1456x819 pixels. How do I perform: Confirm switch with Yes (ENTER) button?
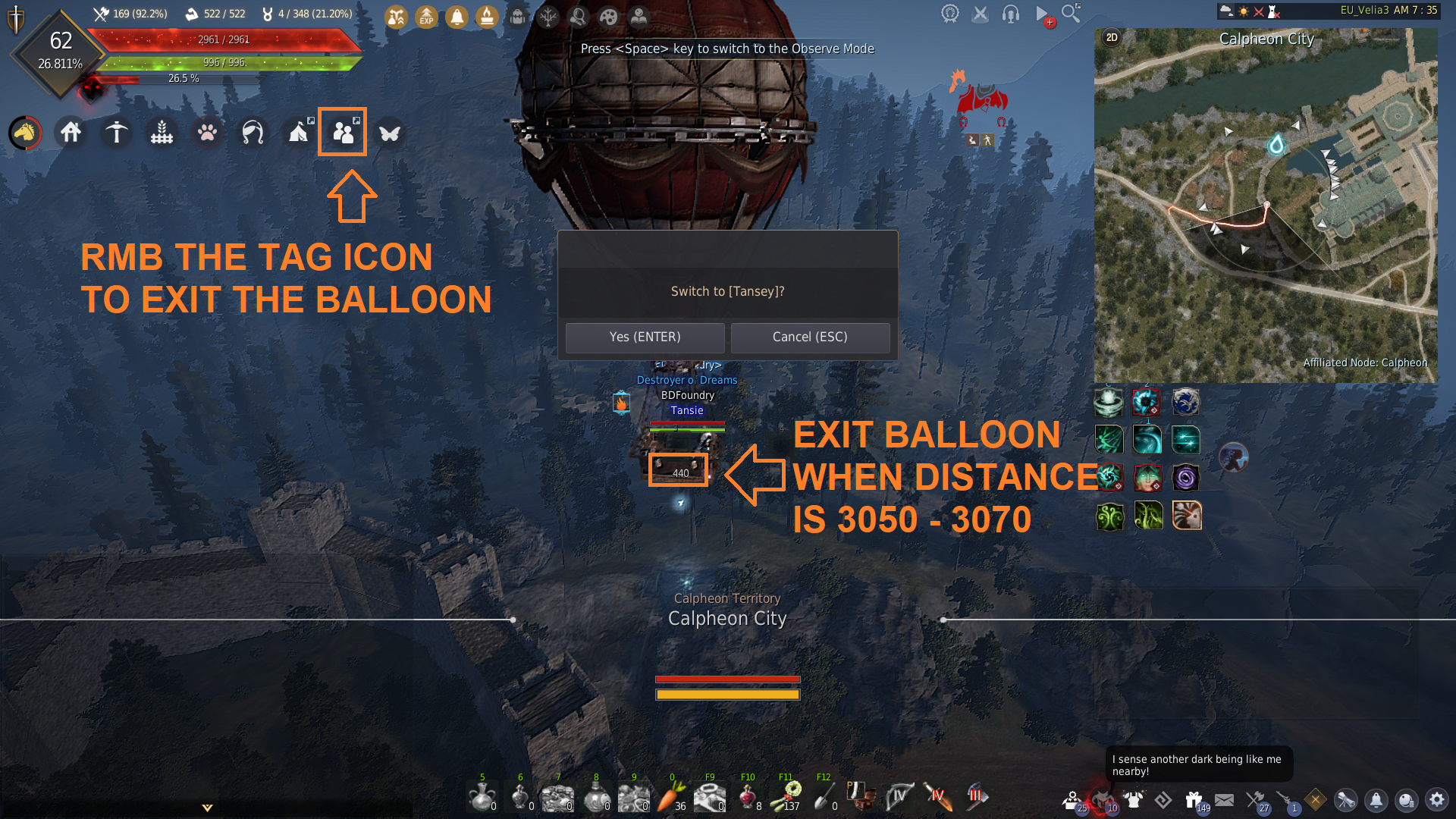[x=645, y=337]
